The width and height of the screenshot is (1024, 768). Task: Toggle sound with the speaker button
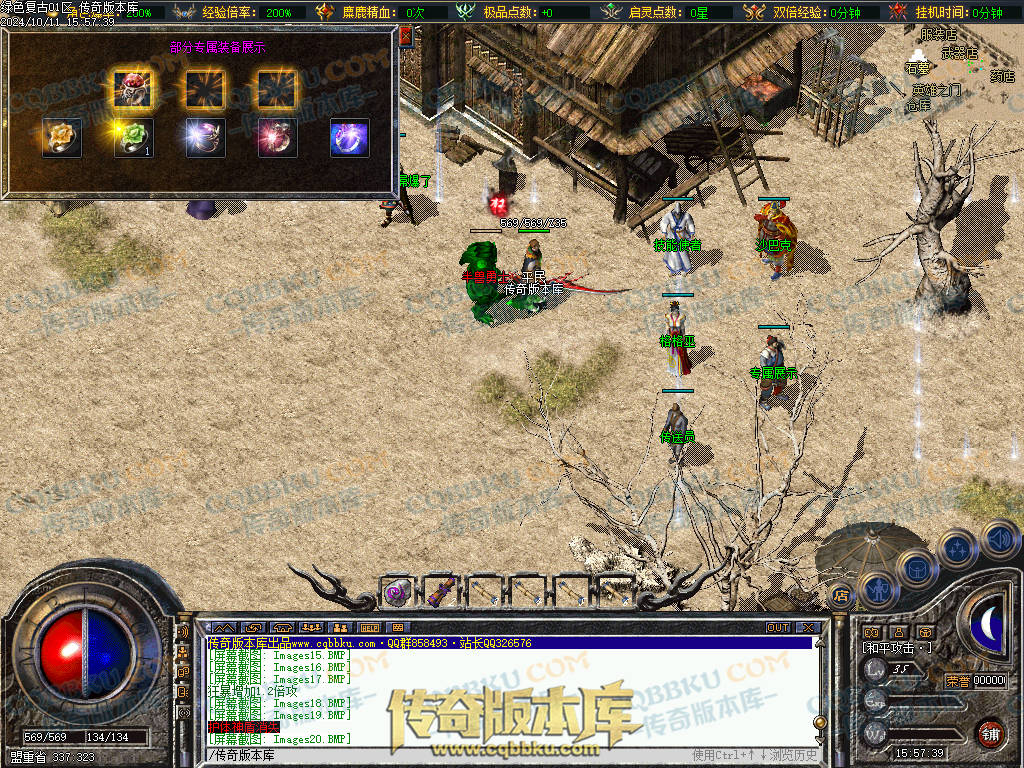pyautogui.click(x=999, y=538)
